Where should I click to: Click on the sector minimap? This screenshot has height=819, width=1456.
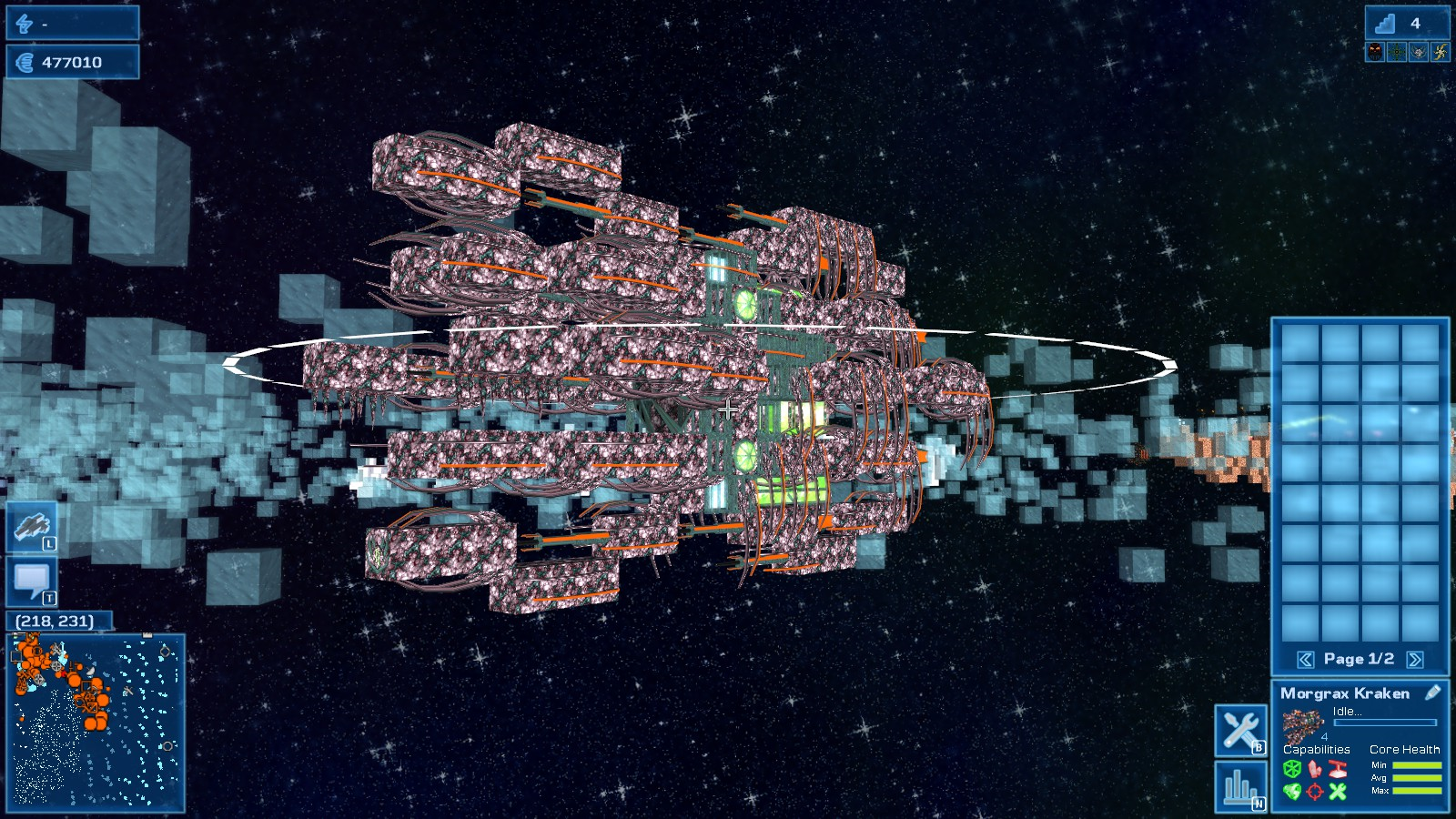point(96,723)
